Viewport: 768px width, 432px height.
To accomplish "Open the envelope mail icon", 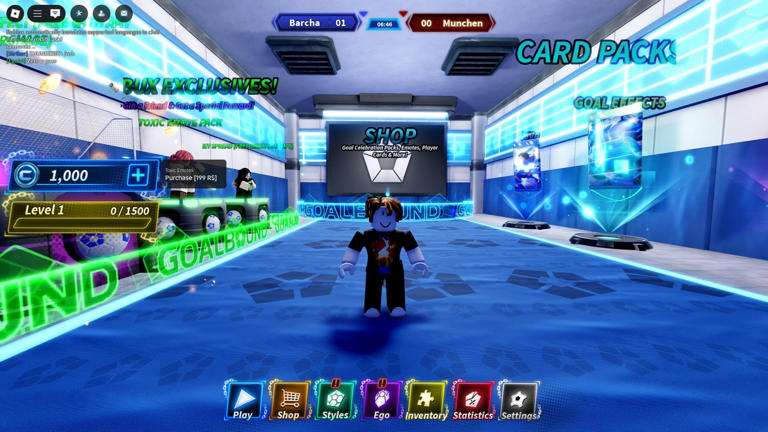I will coord(124,14).
